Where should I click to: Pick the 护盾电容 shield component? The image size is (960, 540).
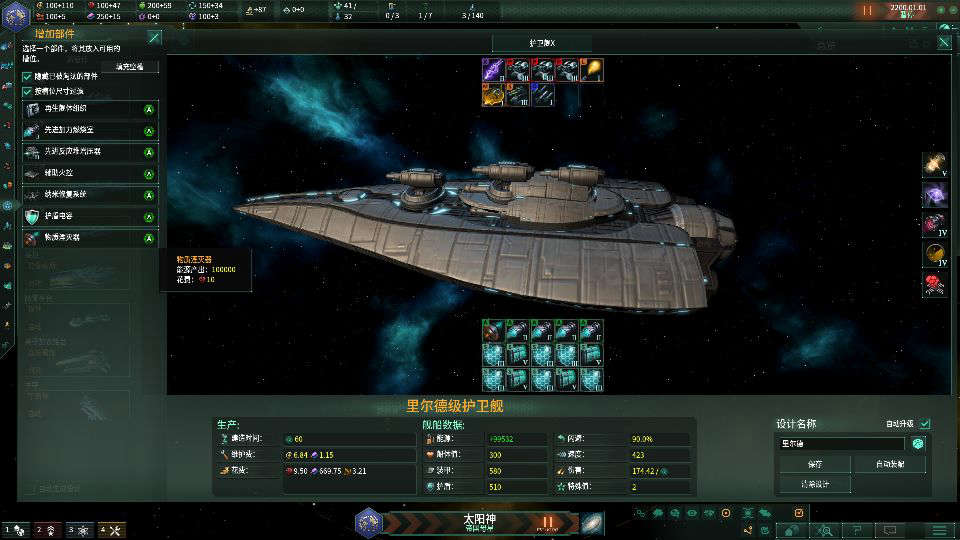(90, 216)
